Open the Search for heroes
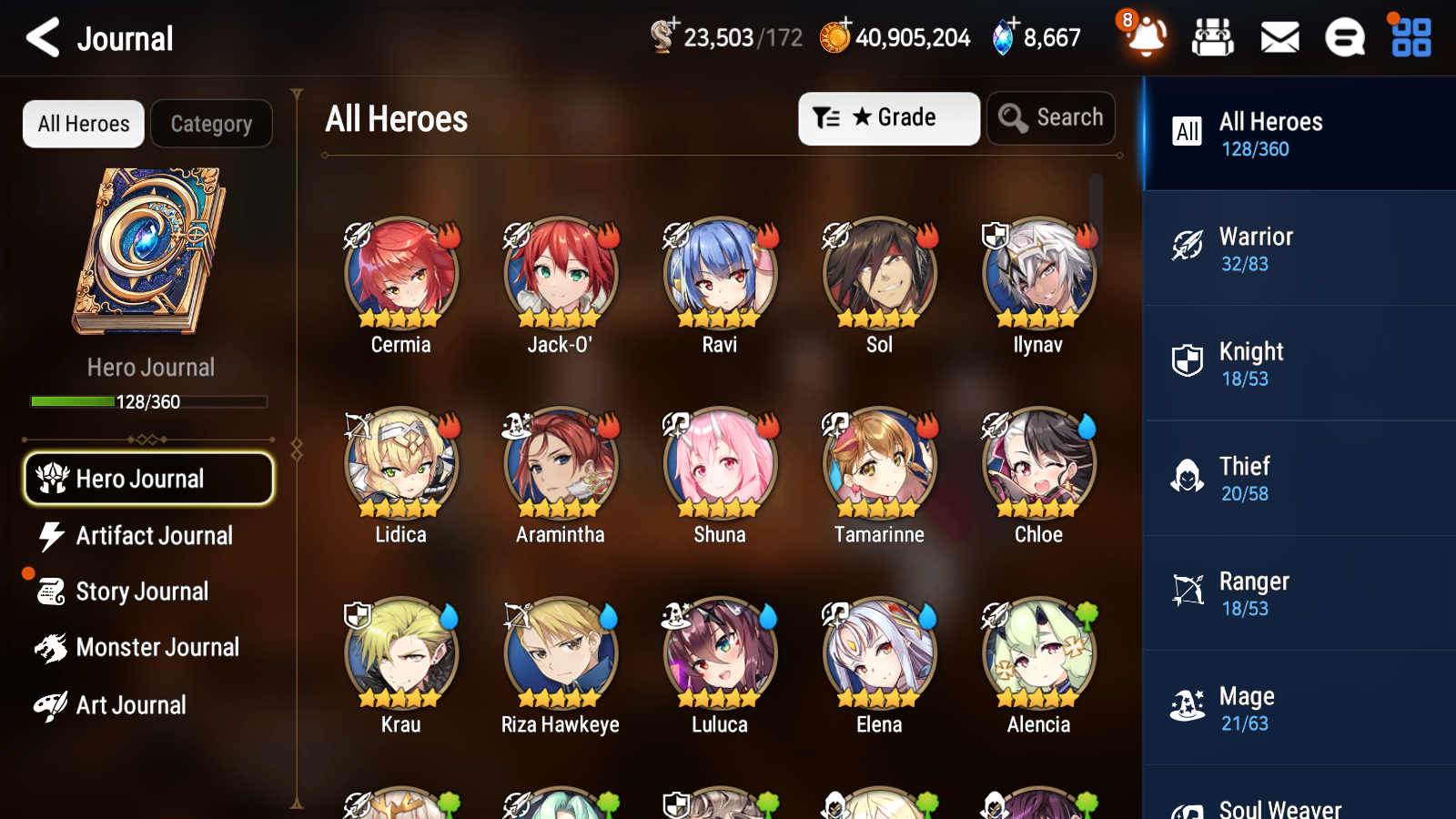This screenshot has height=819, width=1456. coord(1051,117)
